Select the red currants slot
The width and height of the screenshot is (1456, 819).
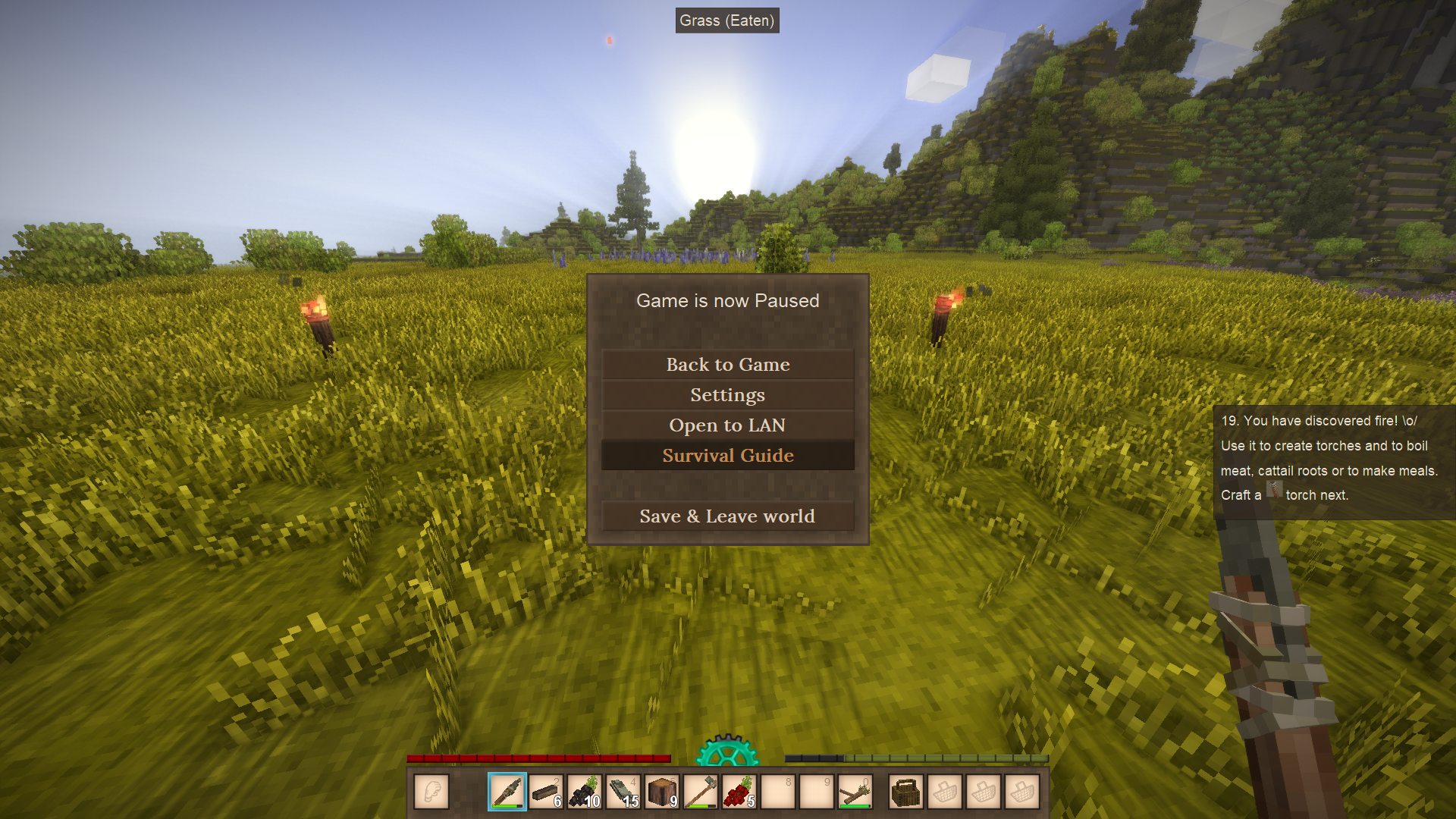pos(739,792)
